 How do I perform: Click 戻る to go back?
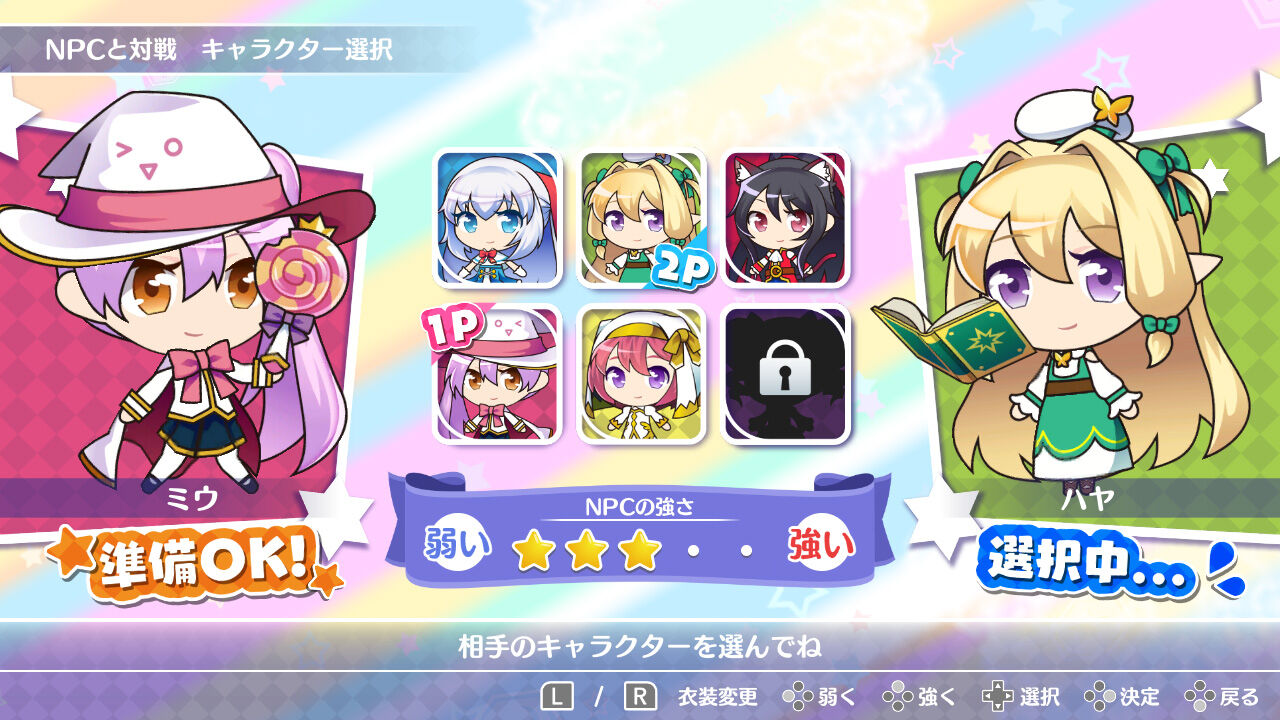pyautogui.click(x=1218, y=702)
